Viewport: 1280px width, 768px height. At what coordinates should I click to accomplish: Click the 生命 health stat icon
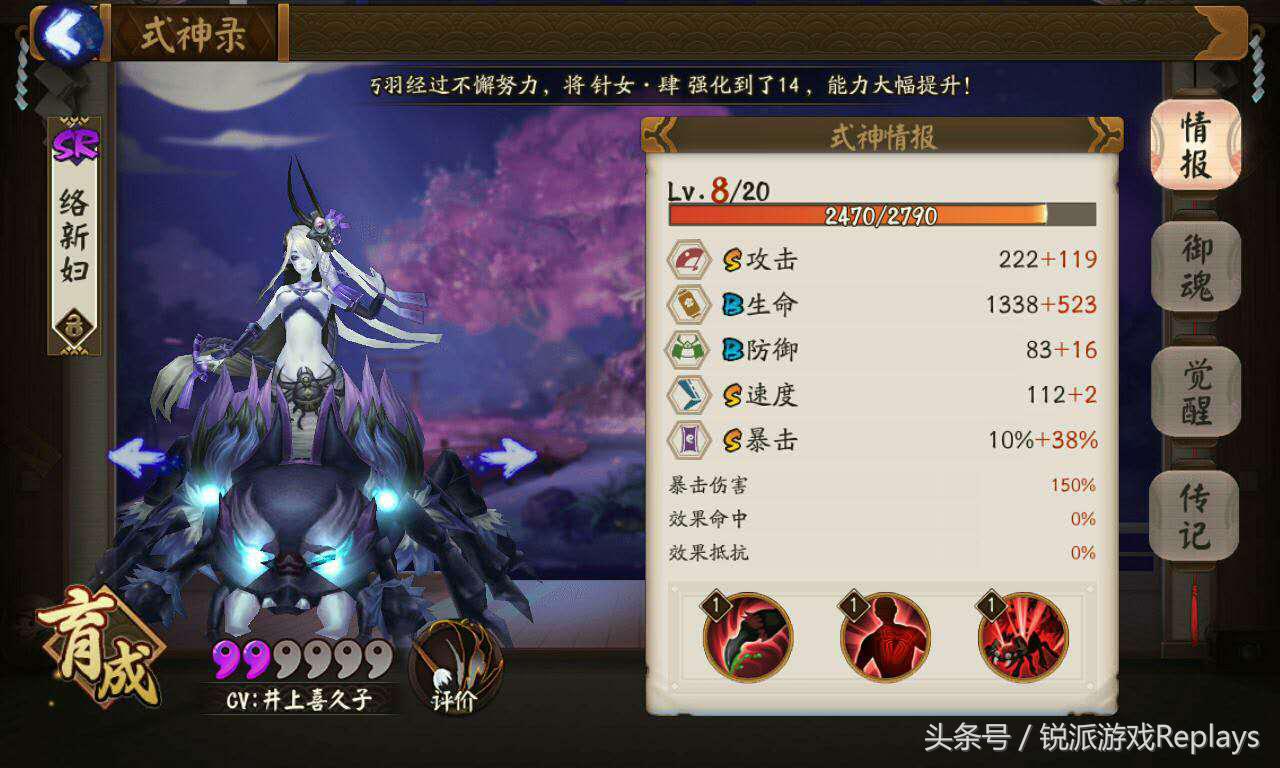click(x=690, y=304)
